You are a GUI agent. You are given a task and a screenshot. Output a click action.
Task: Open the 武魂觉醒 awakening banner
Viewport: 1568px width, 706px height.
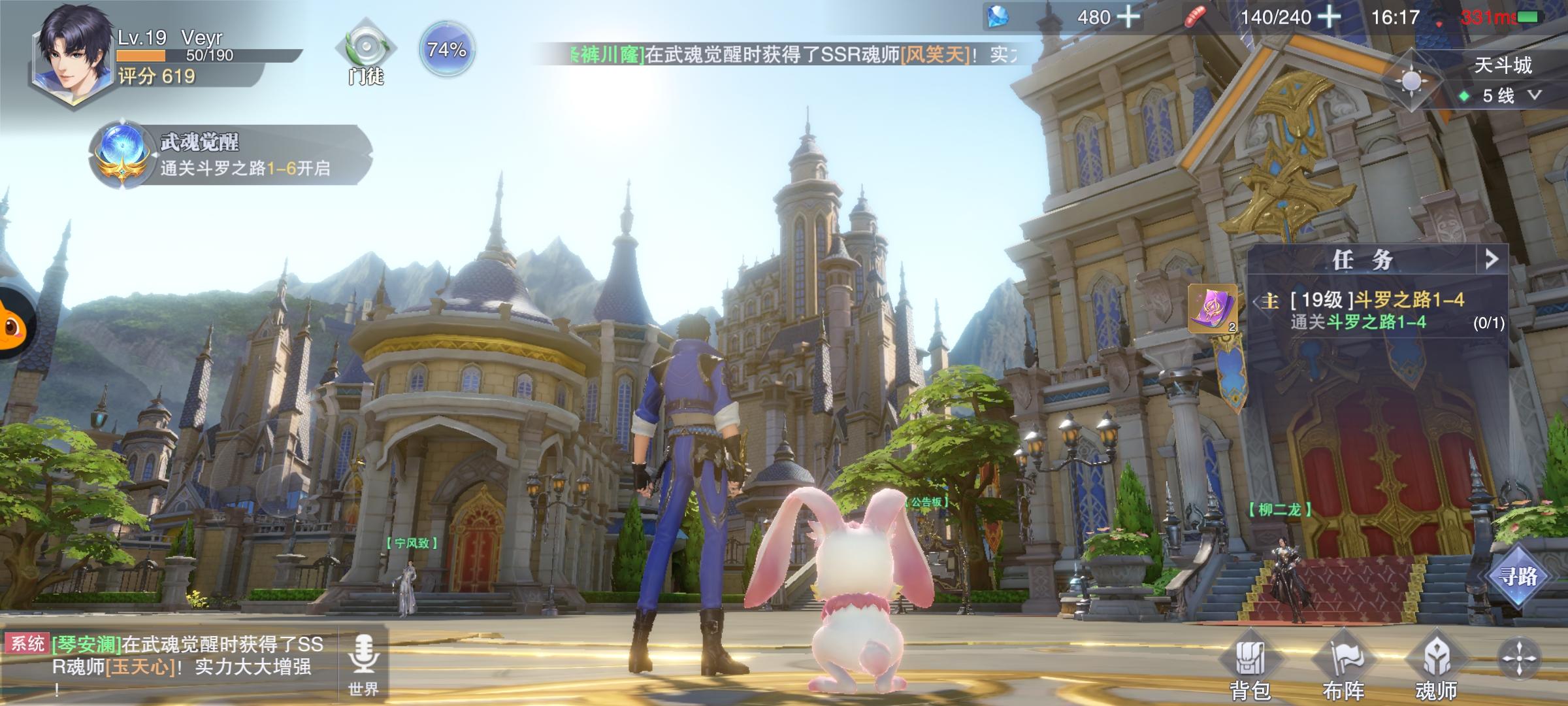229,156
